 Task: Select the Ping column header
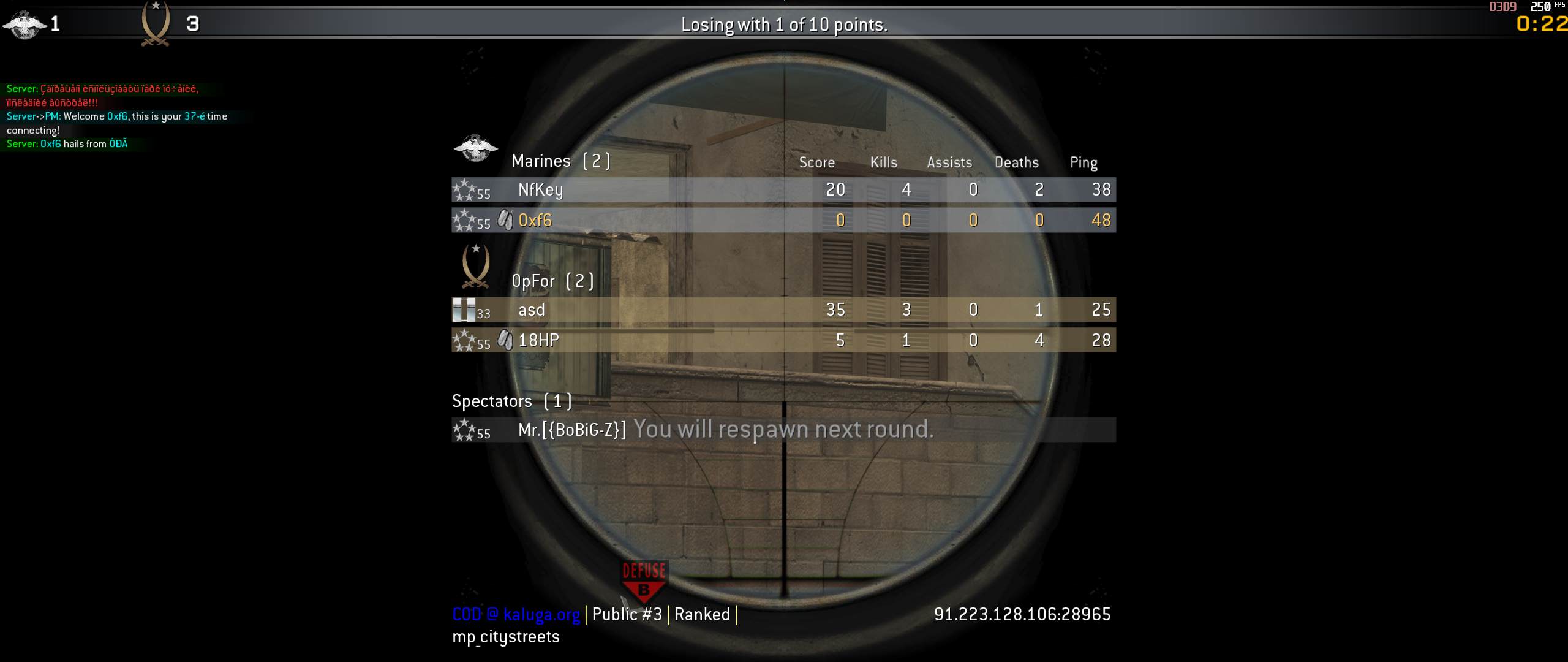click(1084, 162)
